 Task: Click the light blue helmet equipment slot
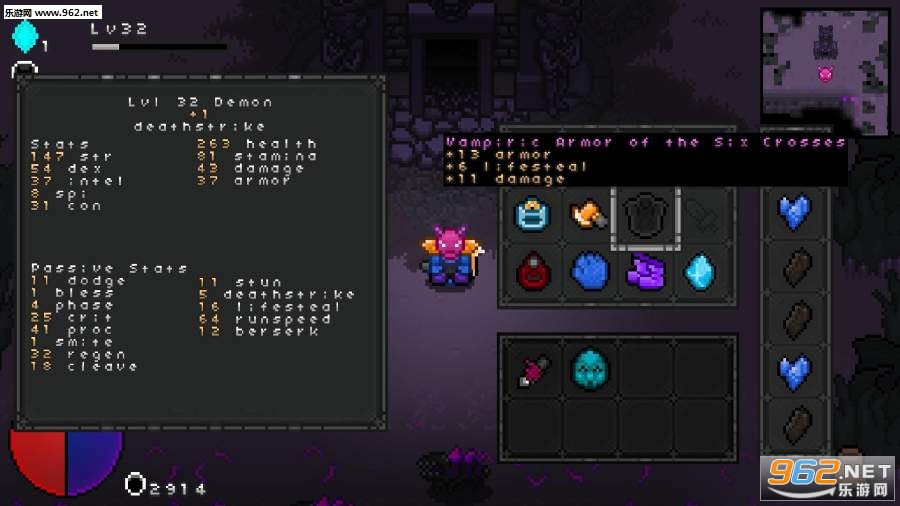[531, 215]
